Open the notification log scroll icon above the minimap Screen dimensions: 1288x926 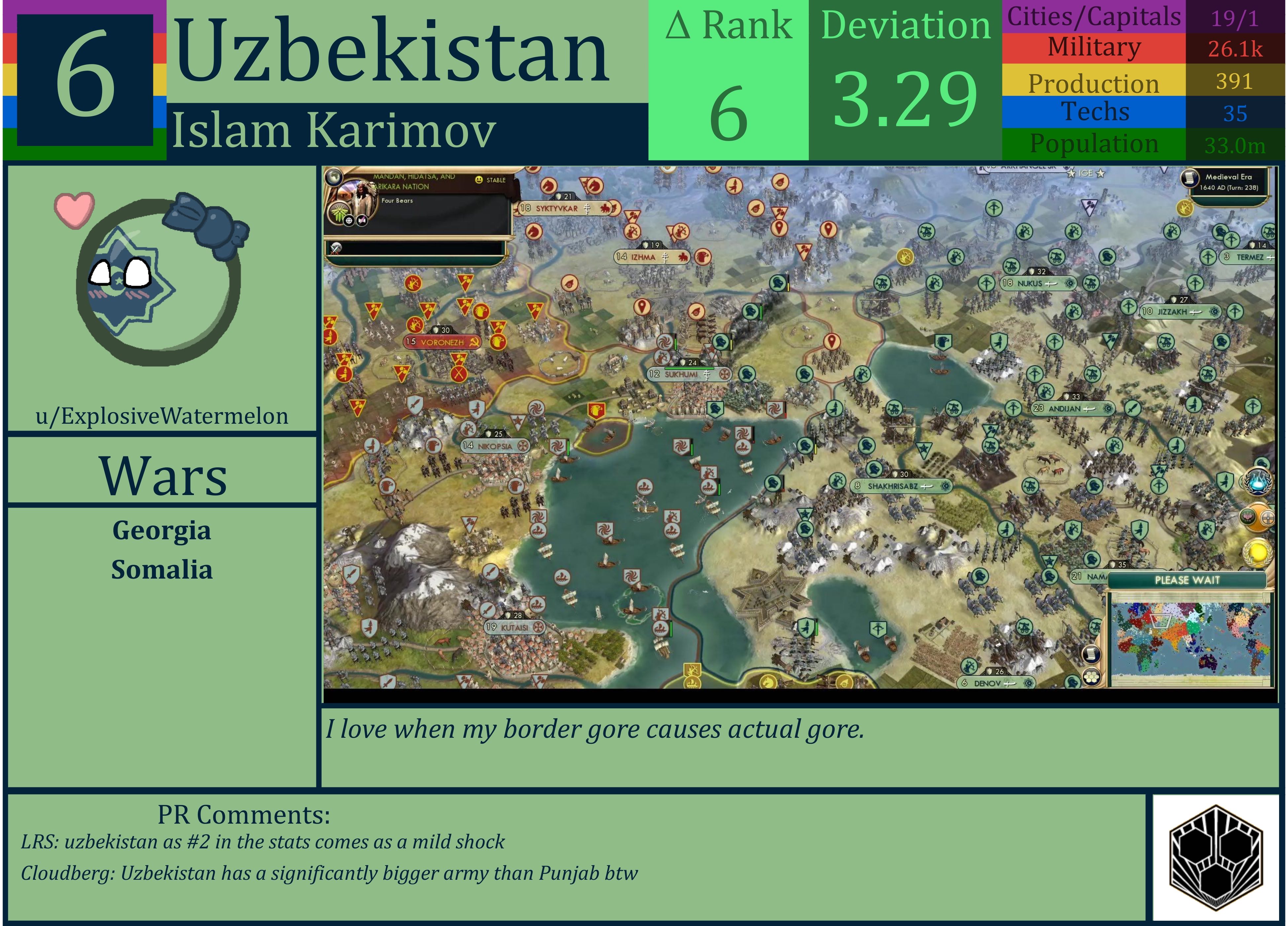1091,655
